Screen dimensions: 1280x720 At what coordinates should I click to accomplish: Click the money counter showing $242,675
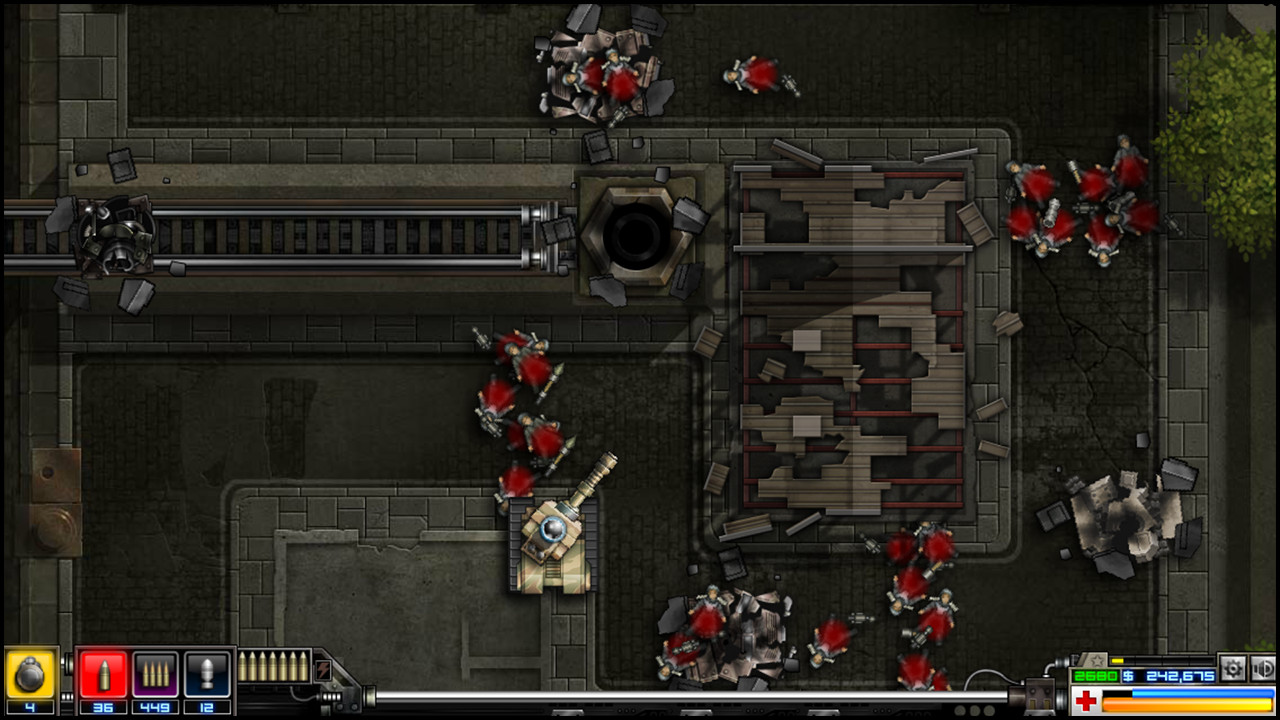[1167, 675]
